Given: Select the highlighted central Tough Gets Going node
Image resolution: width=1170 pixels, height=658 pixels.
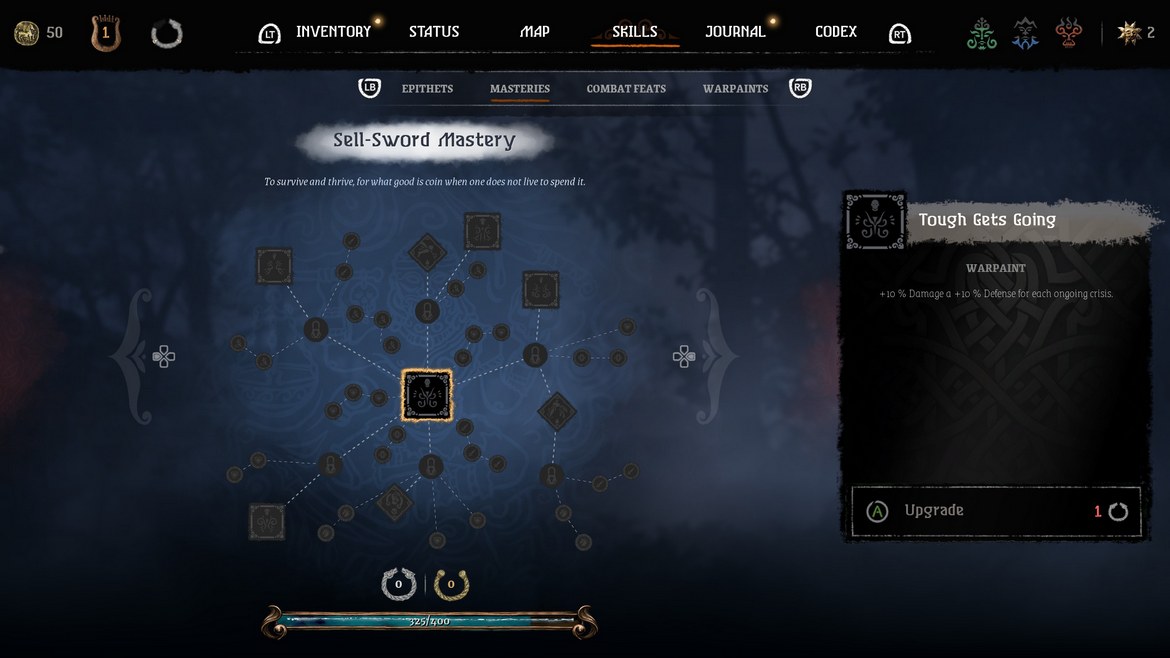Looking at the screenshot, I should 427,395.
